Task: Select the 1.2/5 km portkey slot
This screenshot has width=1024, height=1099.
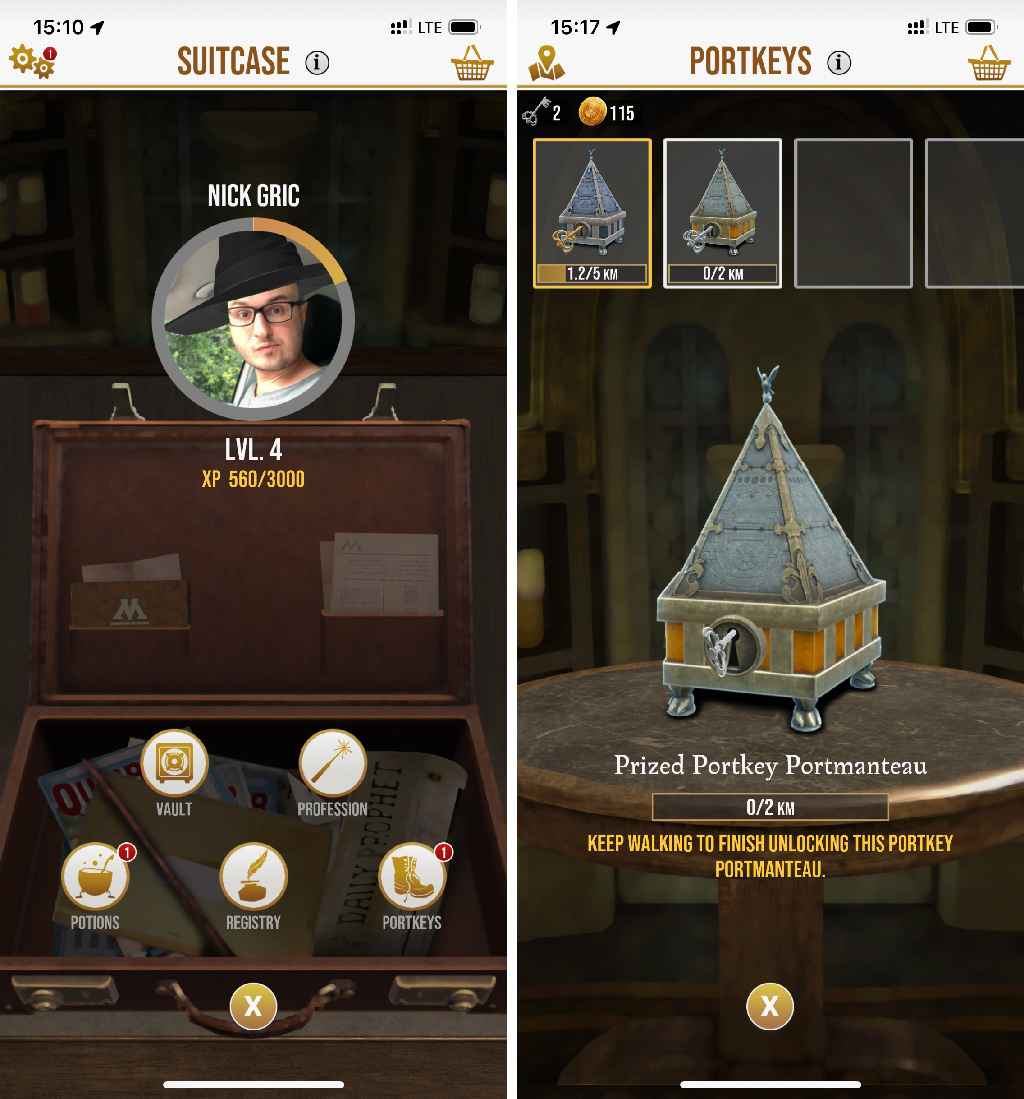Action: coord(592,213)
